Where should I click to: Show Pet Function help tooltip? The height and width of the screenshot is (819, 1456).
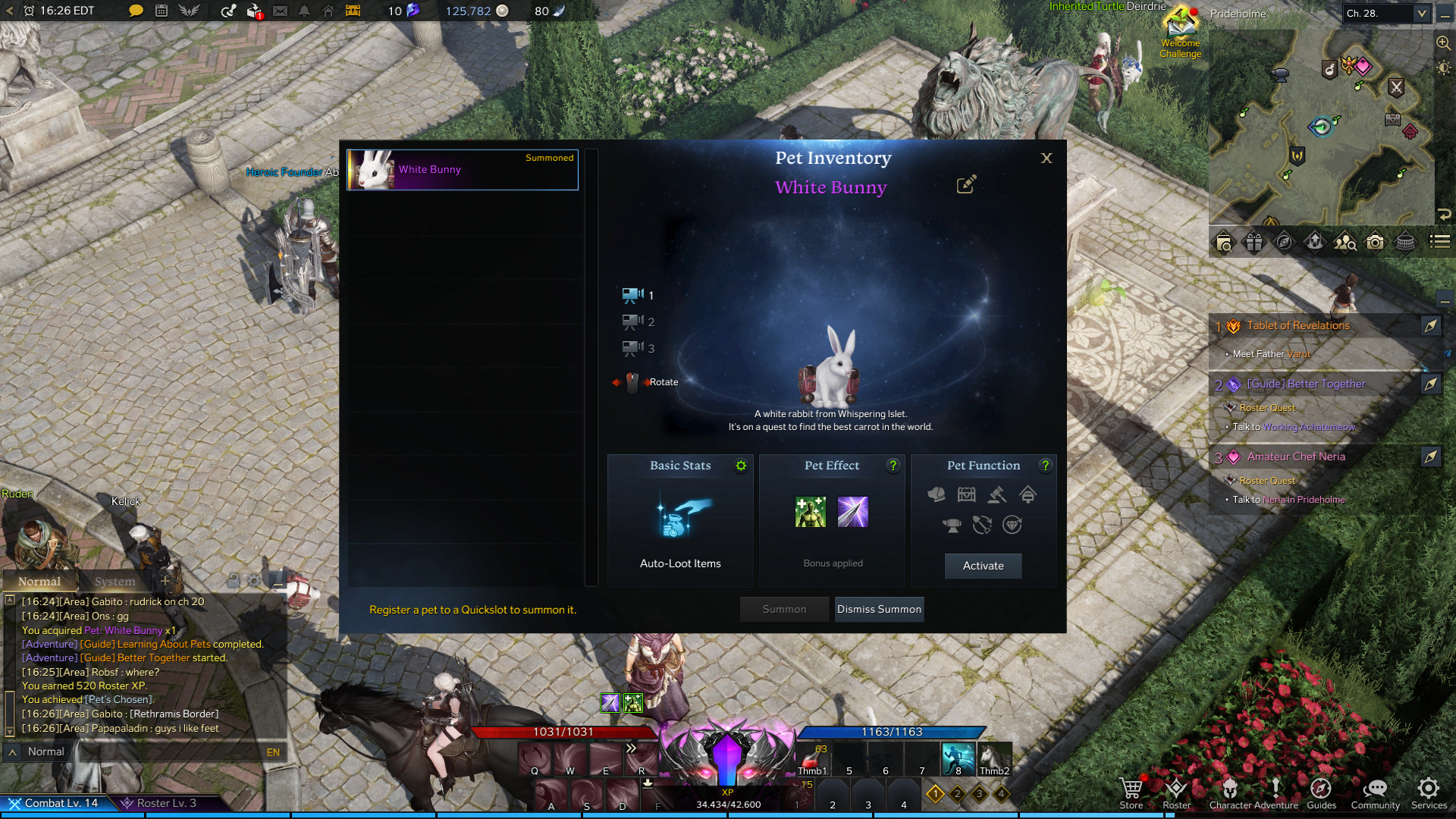(1046, 466)
